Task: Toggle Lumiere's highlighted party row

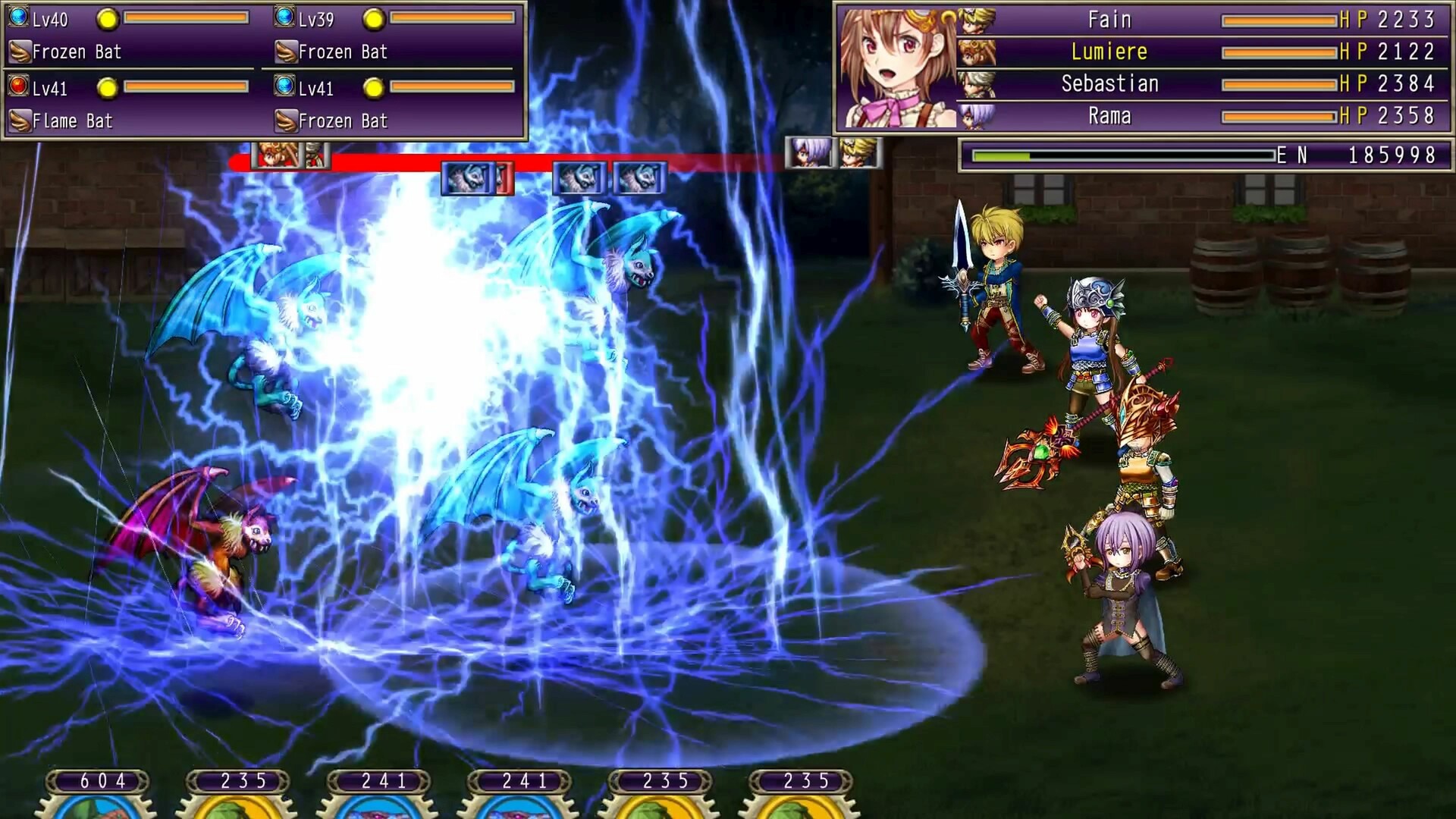Action: (1213, 52)
